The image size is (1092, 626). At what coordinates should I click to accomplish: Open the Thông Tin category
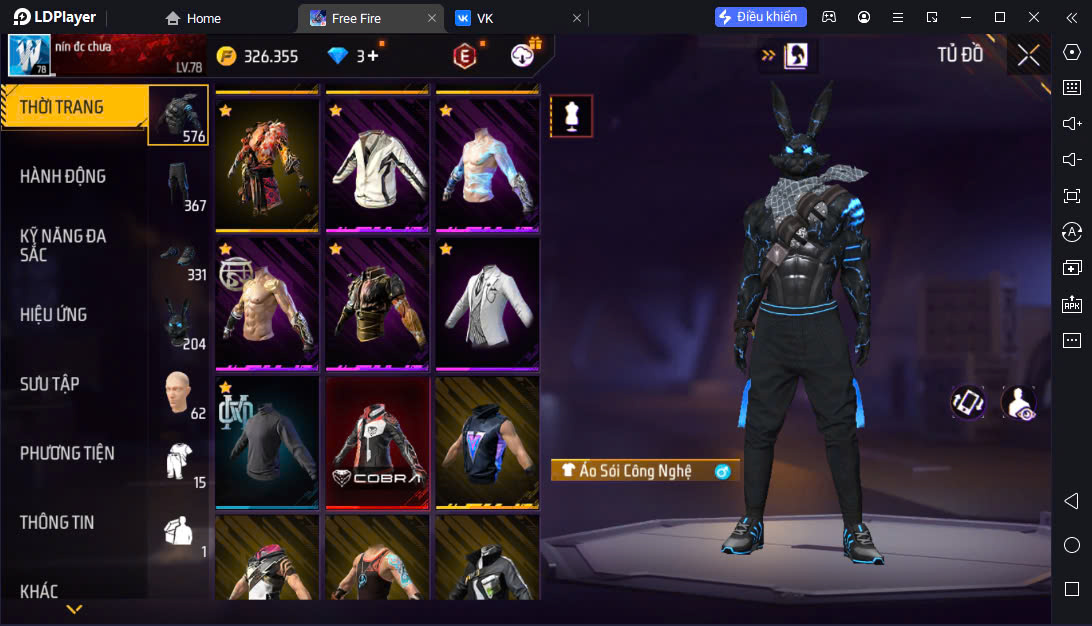[57, 522]
